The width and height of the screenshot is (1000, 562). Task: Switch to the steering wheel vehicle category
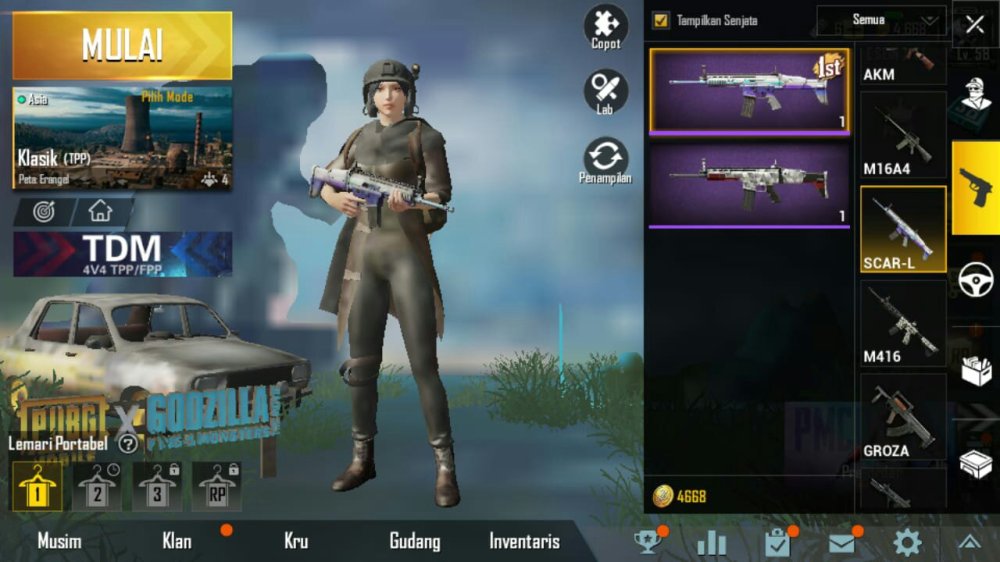(x=975, y=280)
